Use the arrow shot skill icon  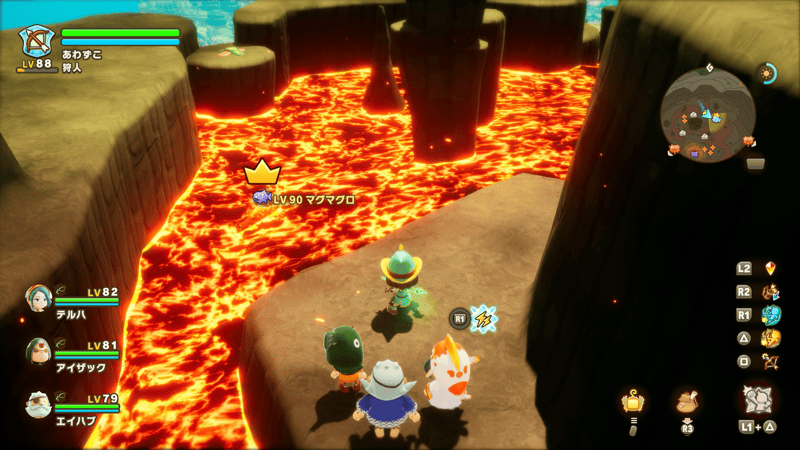(x=771, y=292)
